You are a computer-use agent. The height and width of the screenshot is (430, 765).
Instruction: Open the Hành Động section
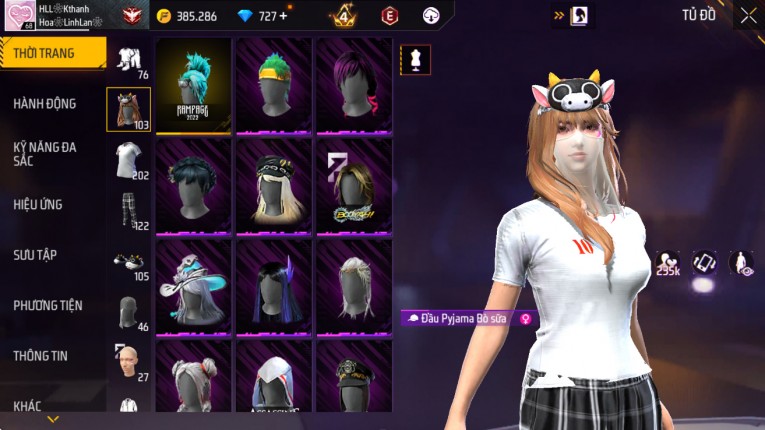click(x=45, y=103)
